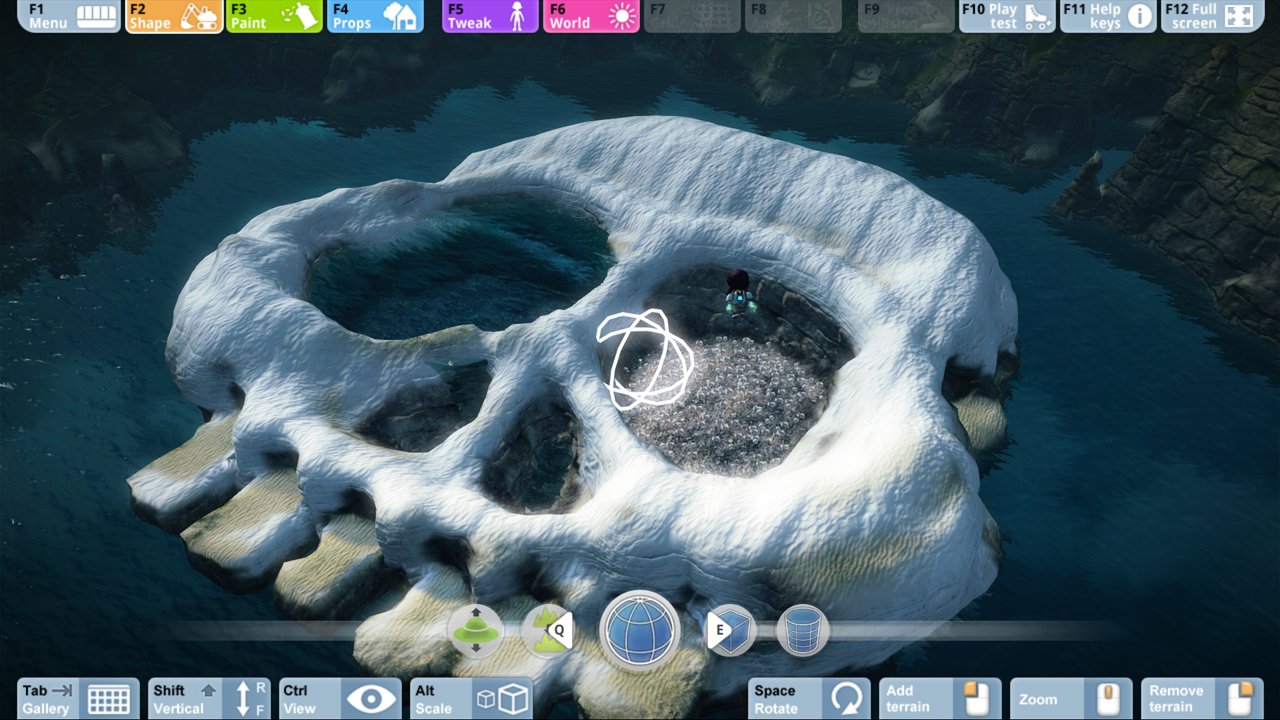Click the sun icon on F6 World
Screen dimensions: 1280x720
[619, 14]
